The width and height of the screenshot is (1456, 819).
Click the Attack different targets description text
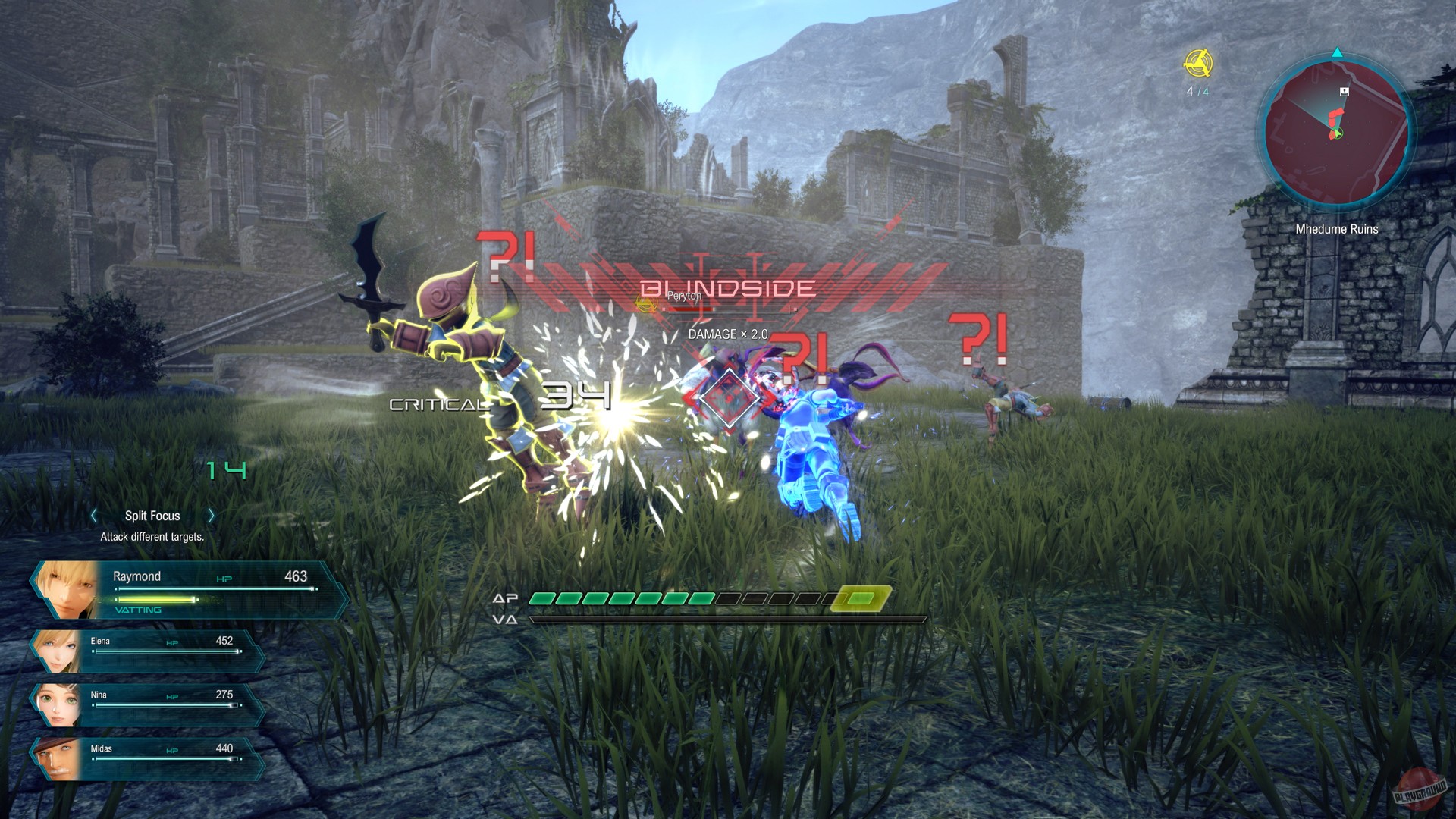[151, 536]
